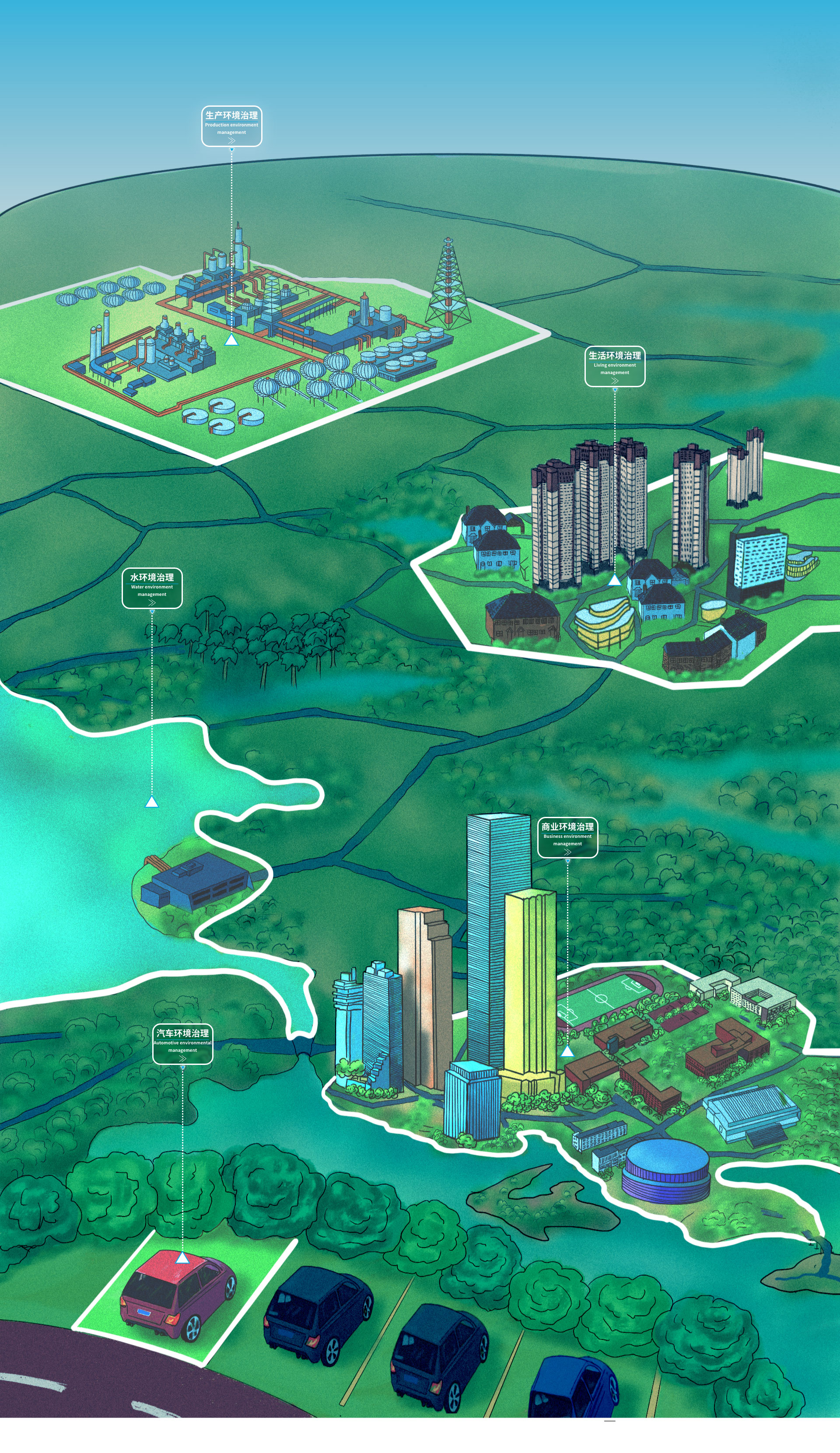Choose the Water environment management label
This screenshot has height=1453, width=840.
pos(152,588)
